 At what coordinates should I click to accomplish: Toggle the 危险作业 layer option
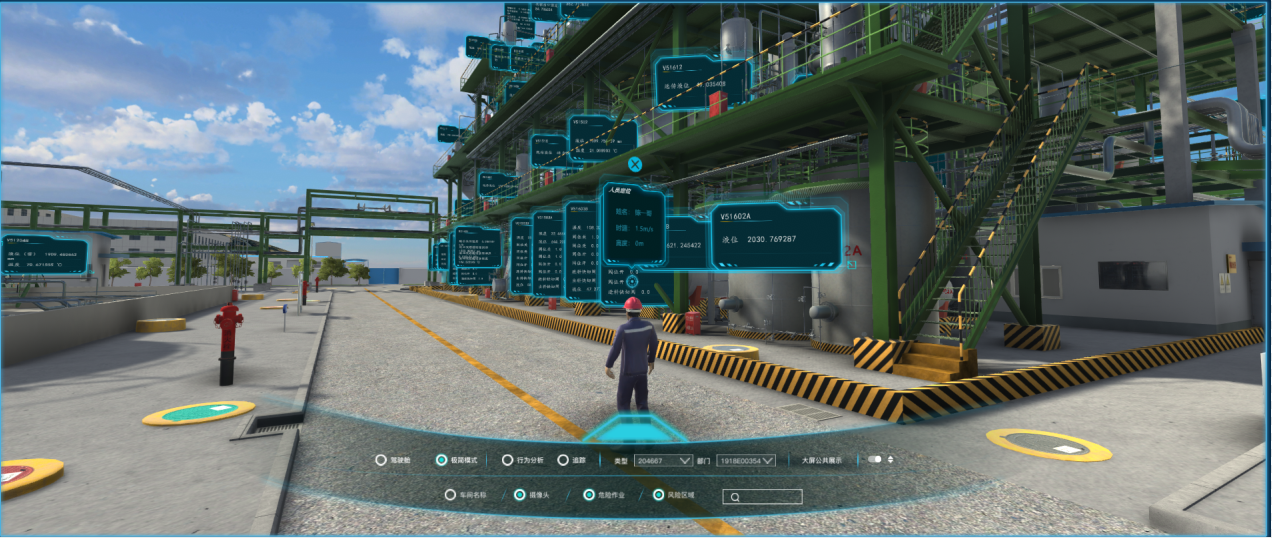pos(589,495)
